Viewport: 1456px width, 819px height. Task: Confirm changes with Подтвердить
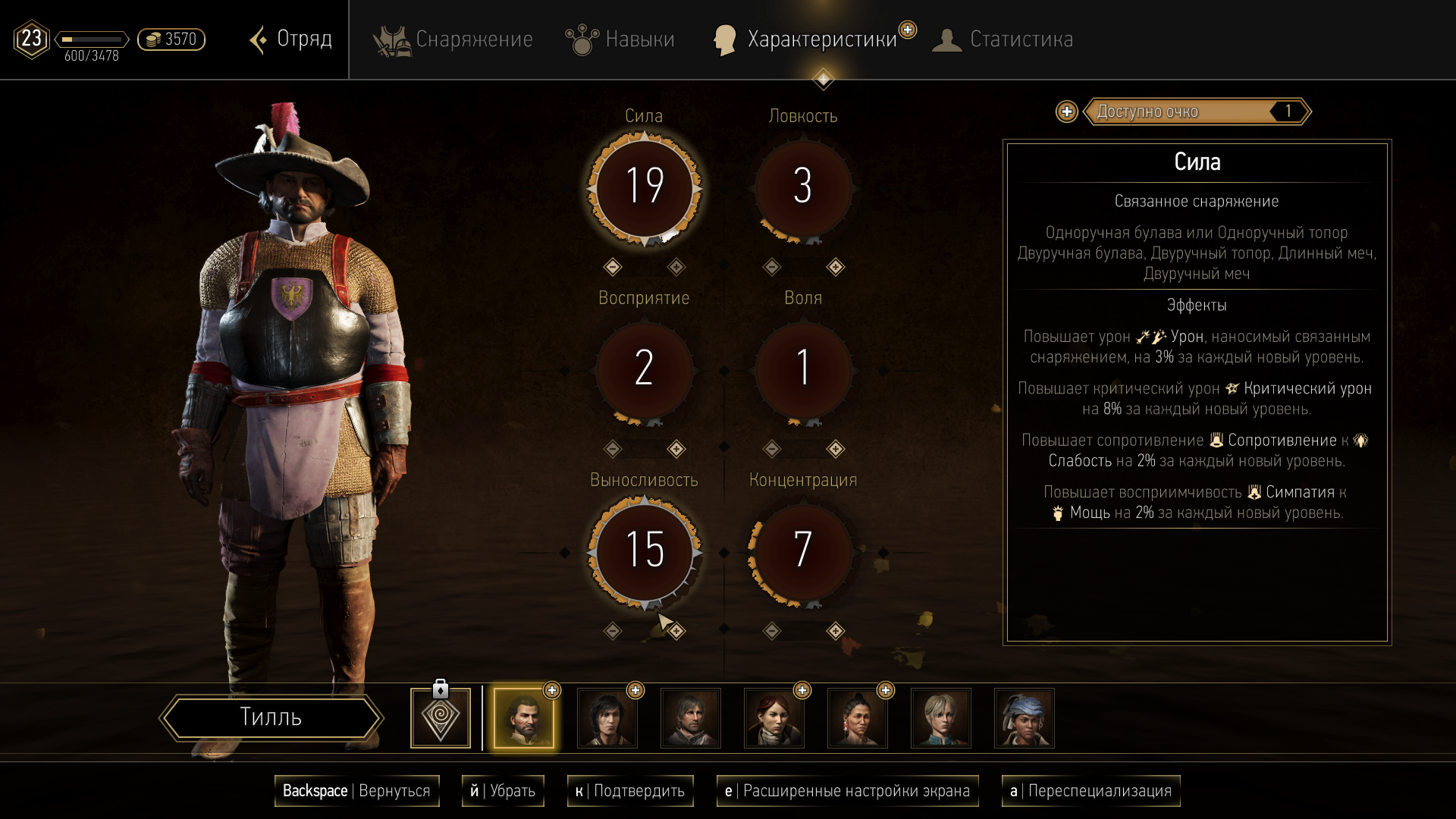coord(630,791)
